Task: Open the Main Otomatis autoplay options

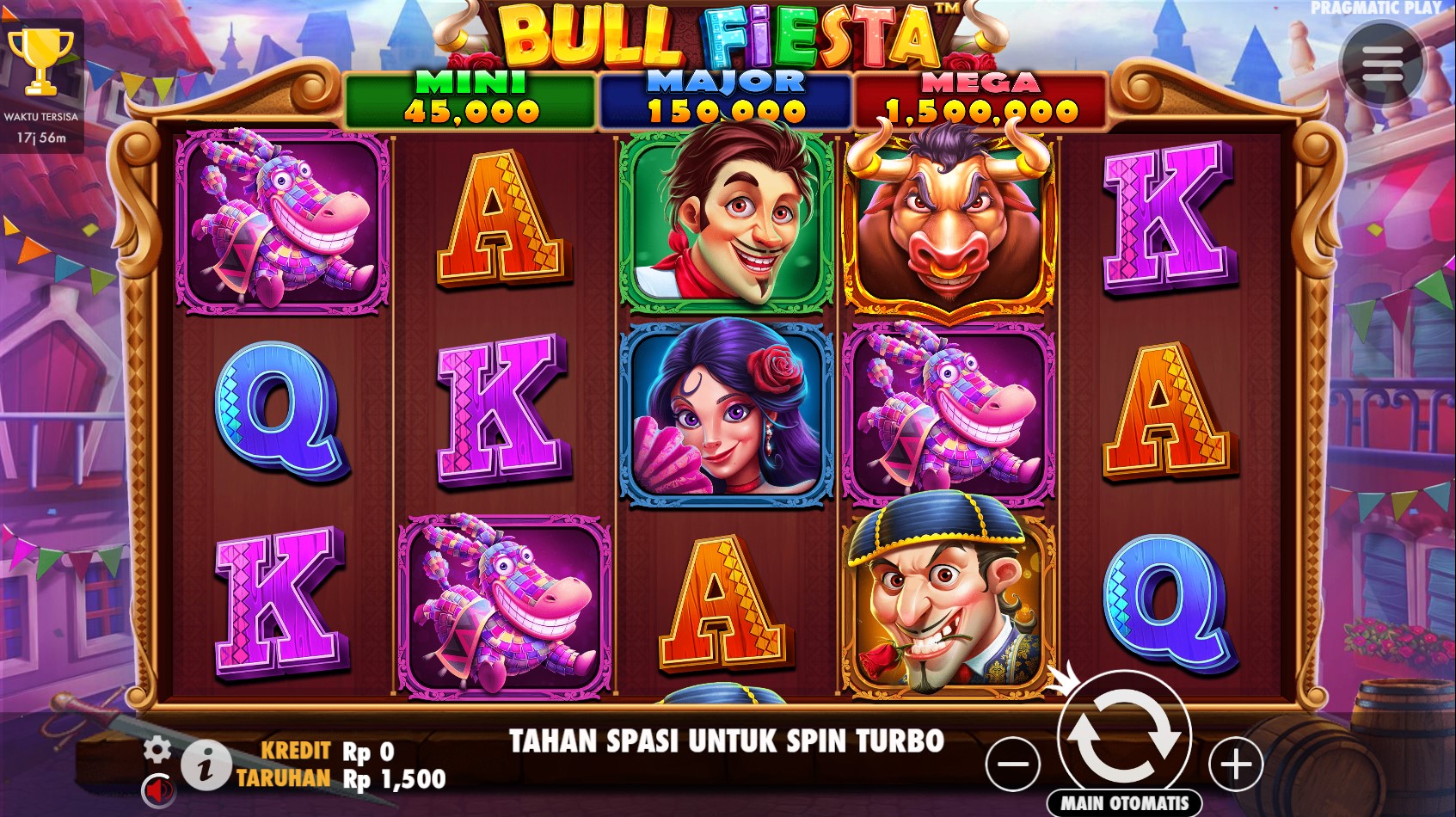Action: [x=1124, y=803]
